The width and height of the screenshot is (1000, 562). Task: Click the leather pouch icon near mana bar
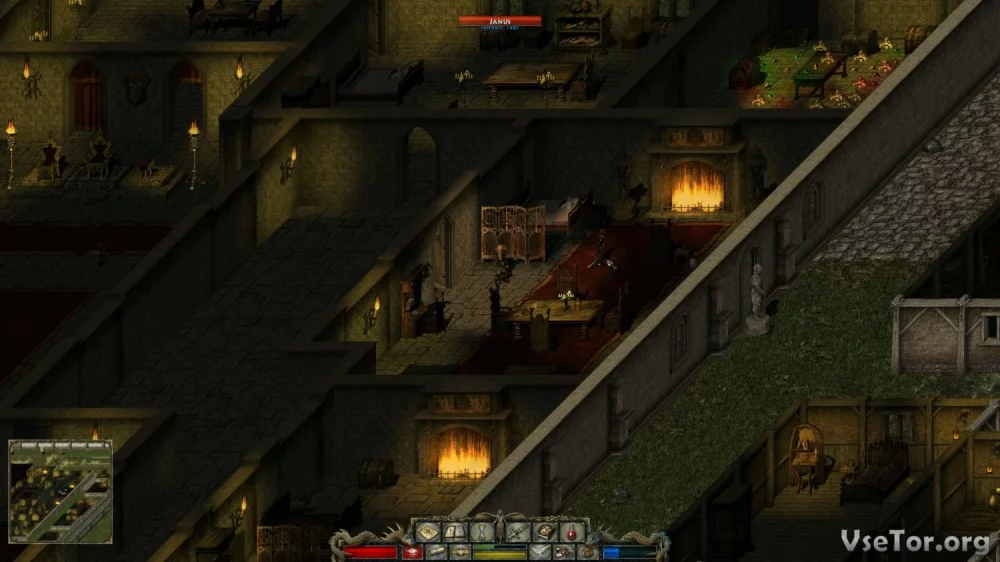coord(587,552)
